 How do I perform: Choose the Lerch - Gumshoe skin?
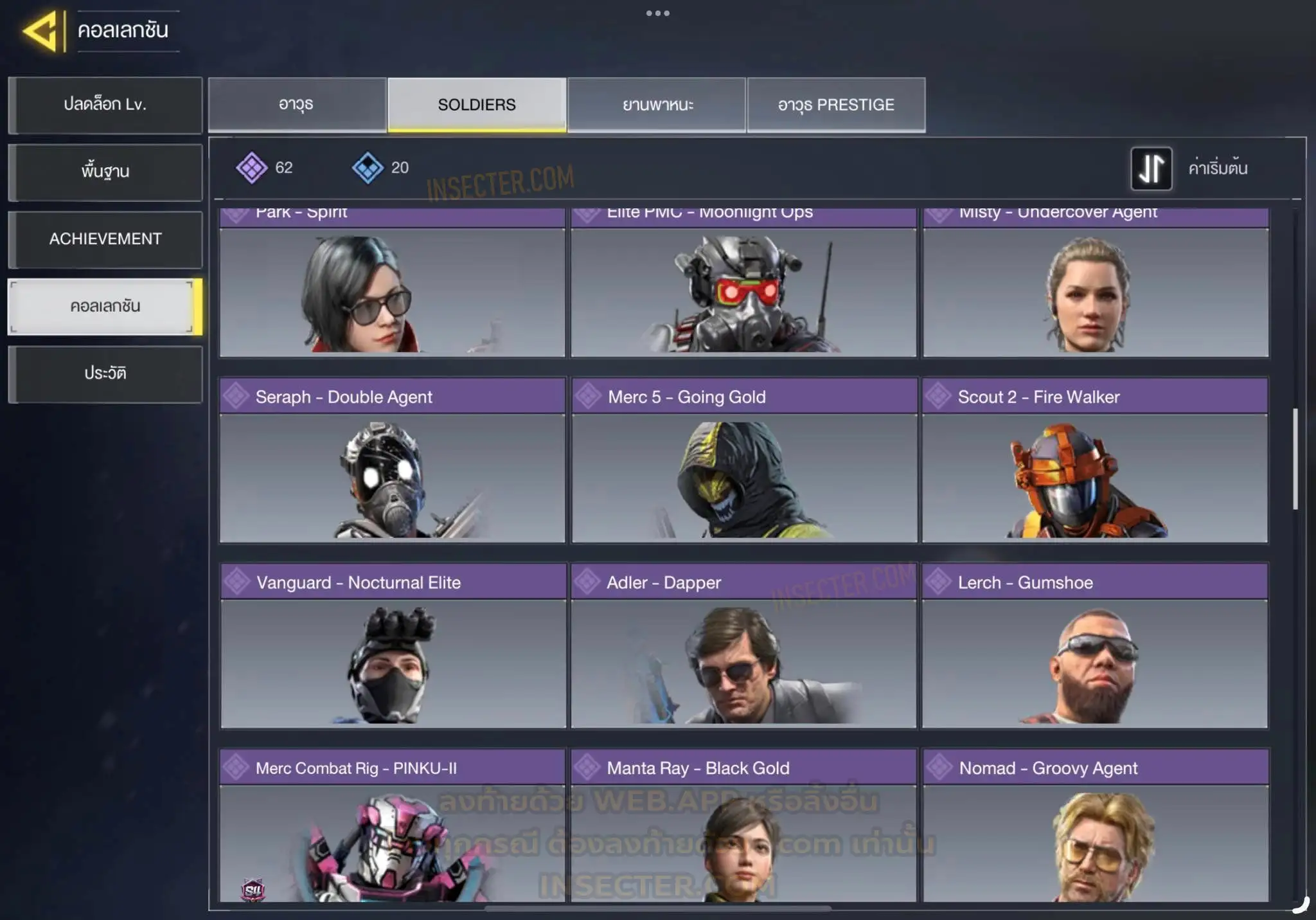point(1095,646)
